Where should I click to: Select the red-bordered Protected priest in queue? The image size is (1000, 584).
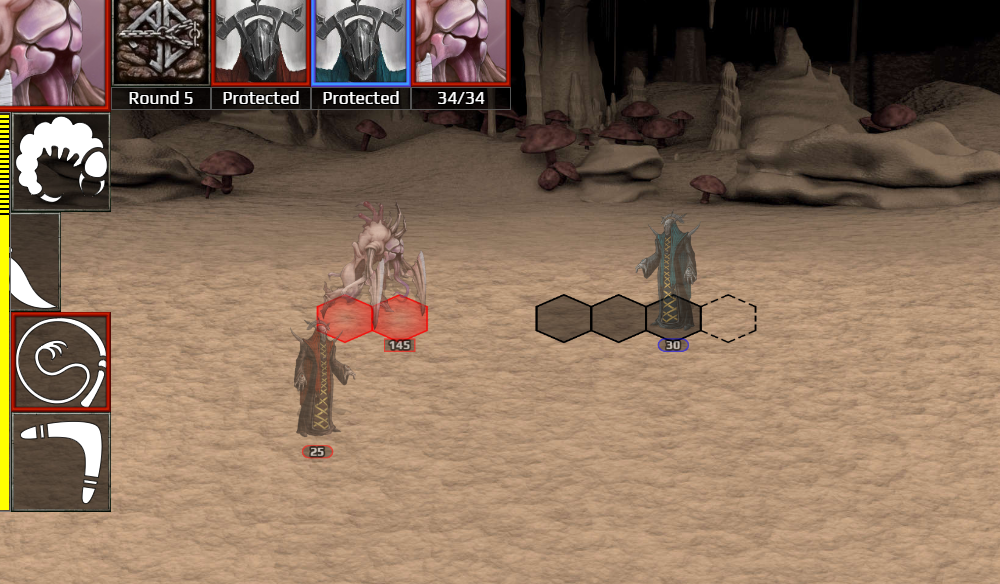click(261, 42)
